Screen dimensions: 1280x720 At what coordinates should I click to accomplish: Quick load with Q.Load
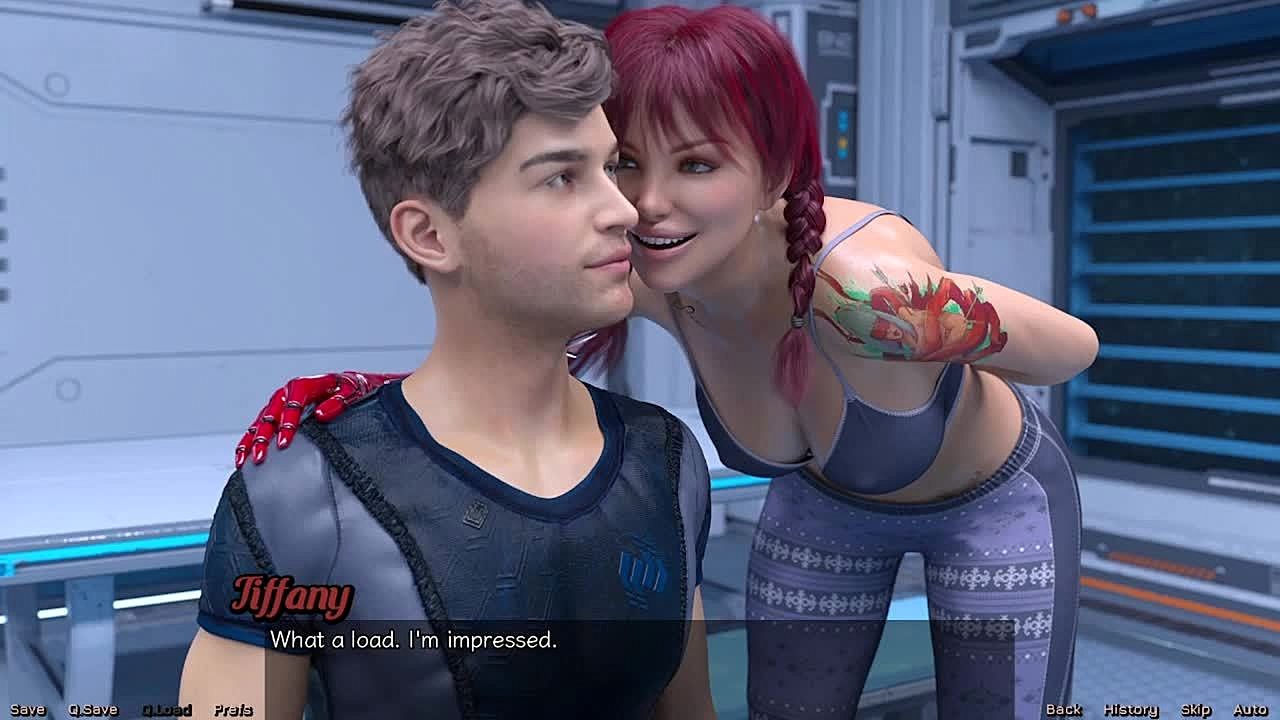point(166,710)
